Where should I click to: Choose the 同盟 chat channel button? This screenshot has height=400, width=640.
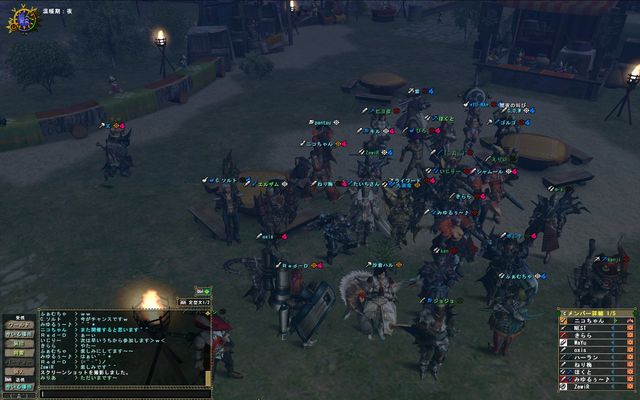[x=21, y=353]
